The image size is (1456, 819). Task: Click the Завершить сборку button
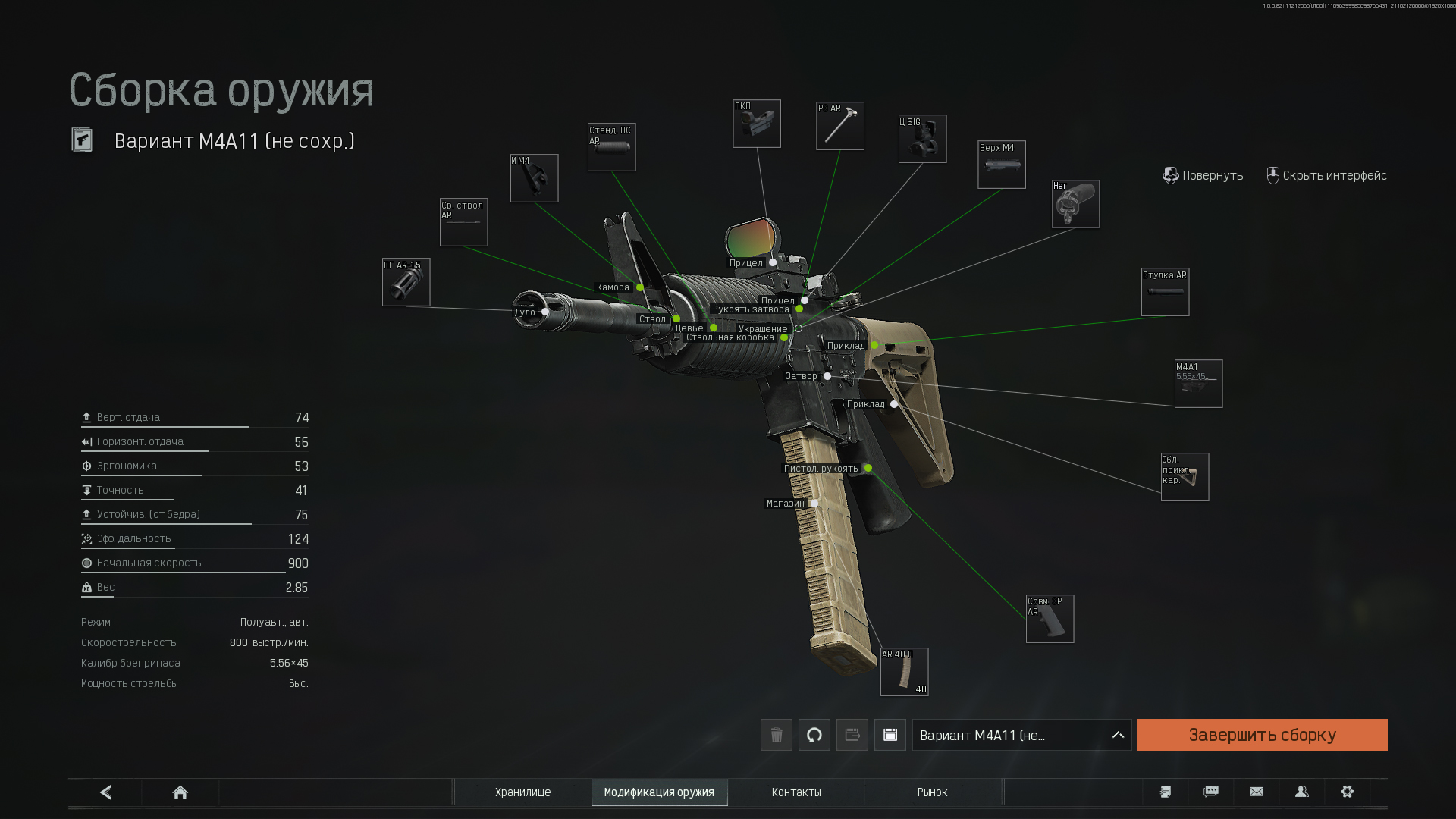click(1262, 735)
